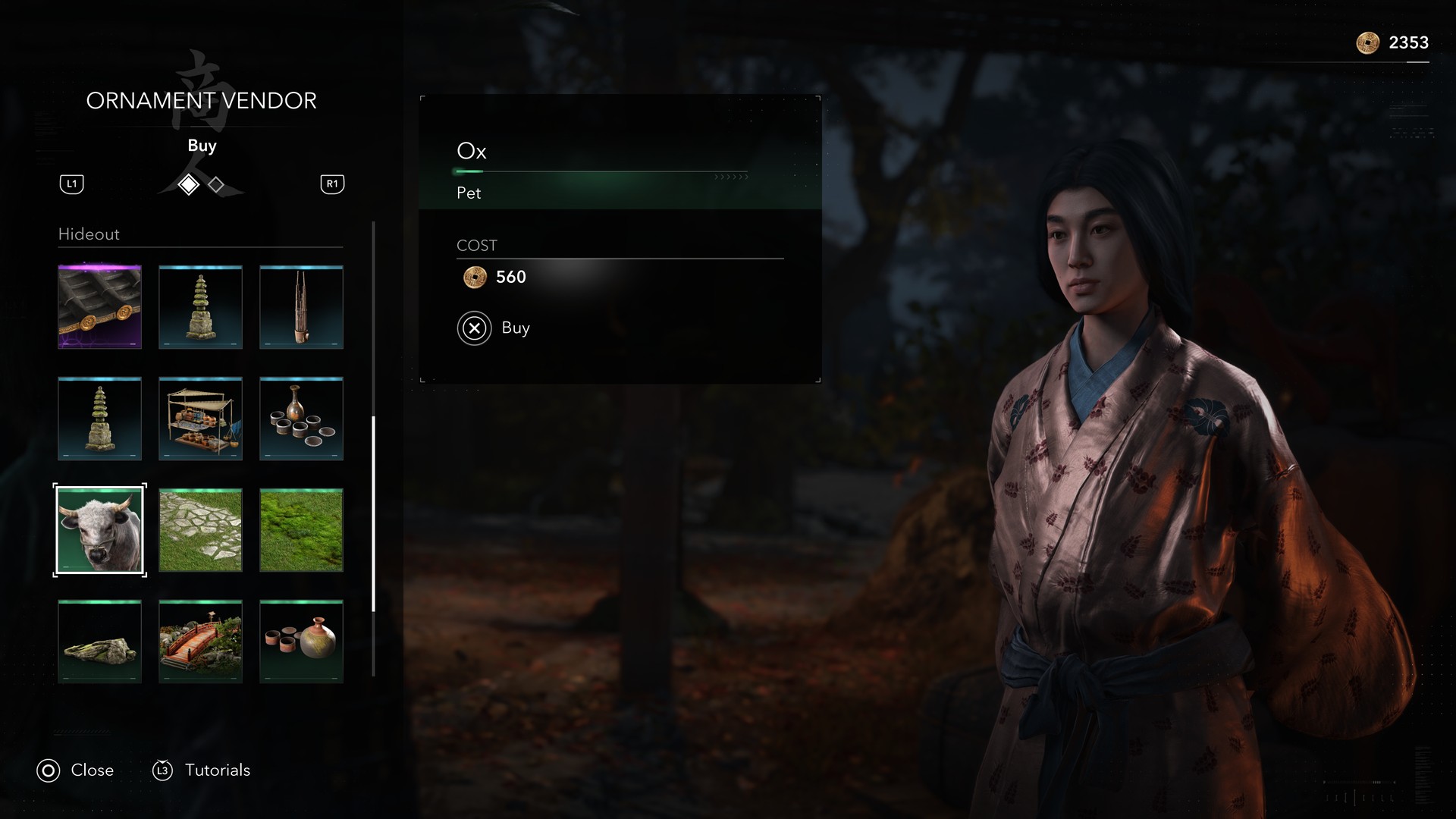Choose the stone path ground tile
Screen dimensions: 1456x819
[x=200, y=530]
